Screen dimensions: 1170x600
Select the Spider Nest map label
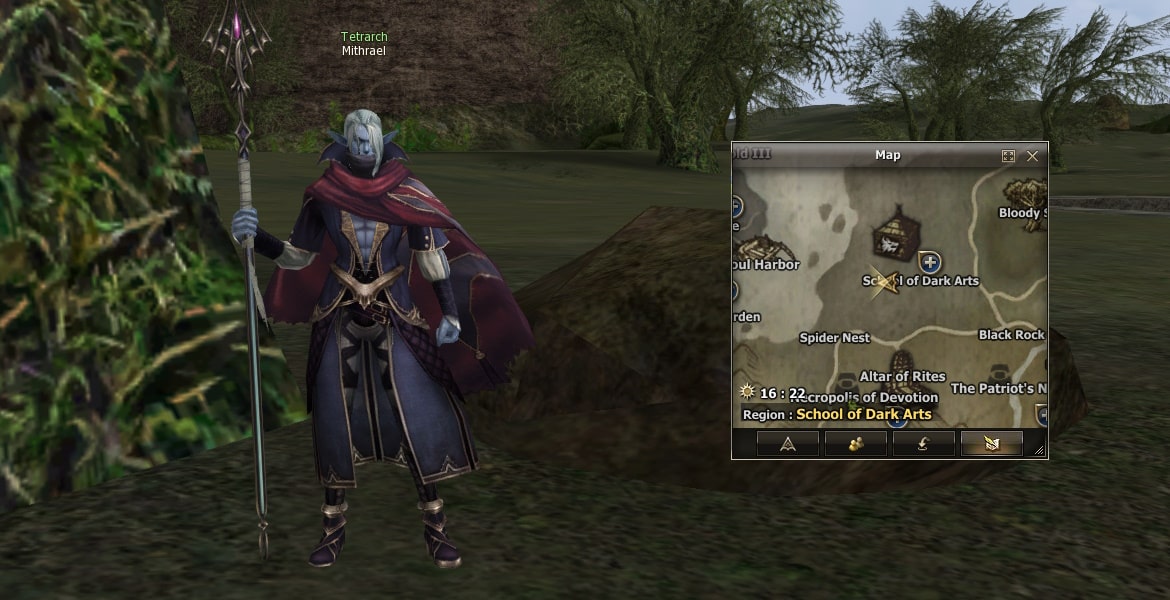coord(835,338)
